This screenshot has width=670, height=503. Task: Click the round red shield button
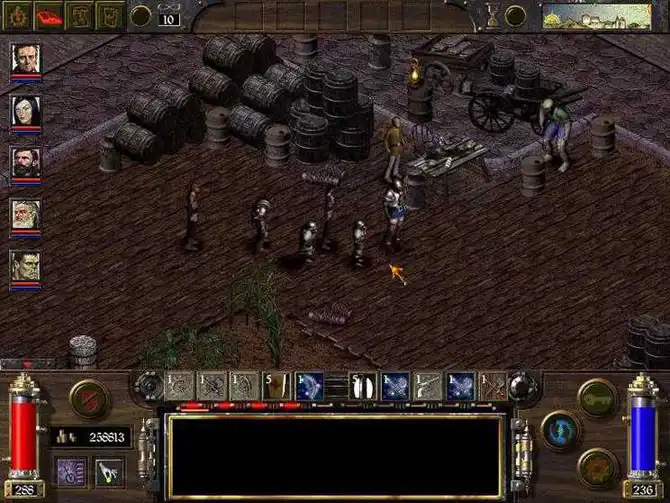90,397
